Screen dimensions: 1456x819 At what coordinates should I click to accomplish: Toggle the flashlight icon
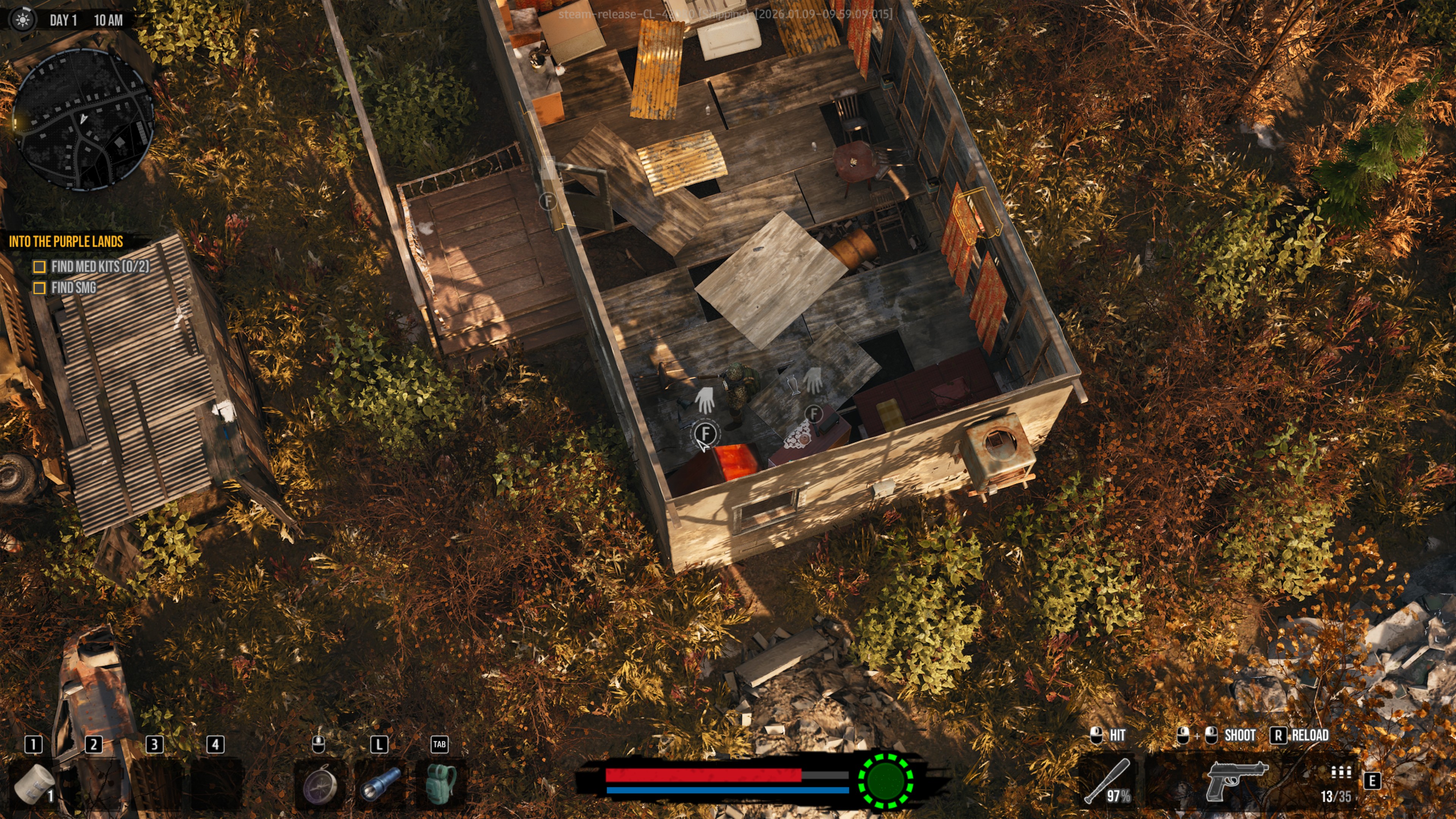click(380, 783)
